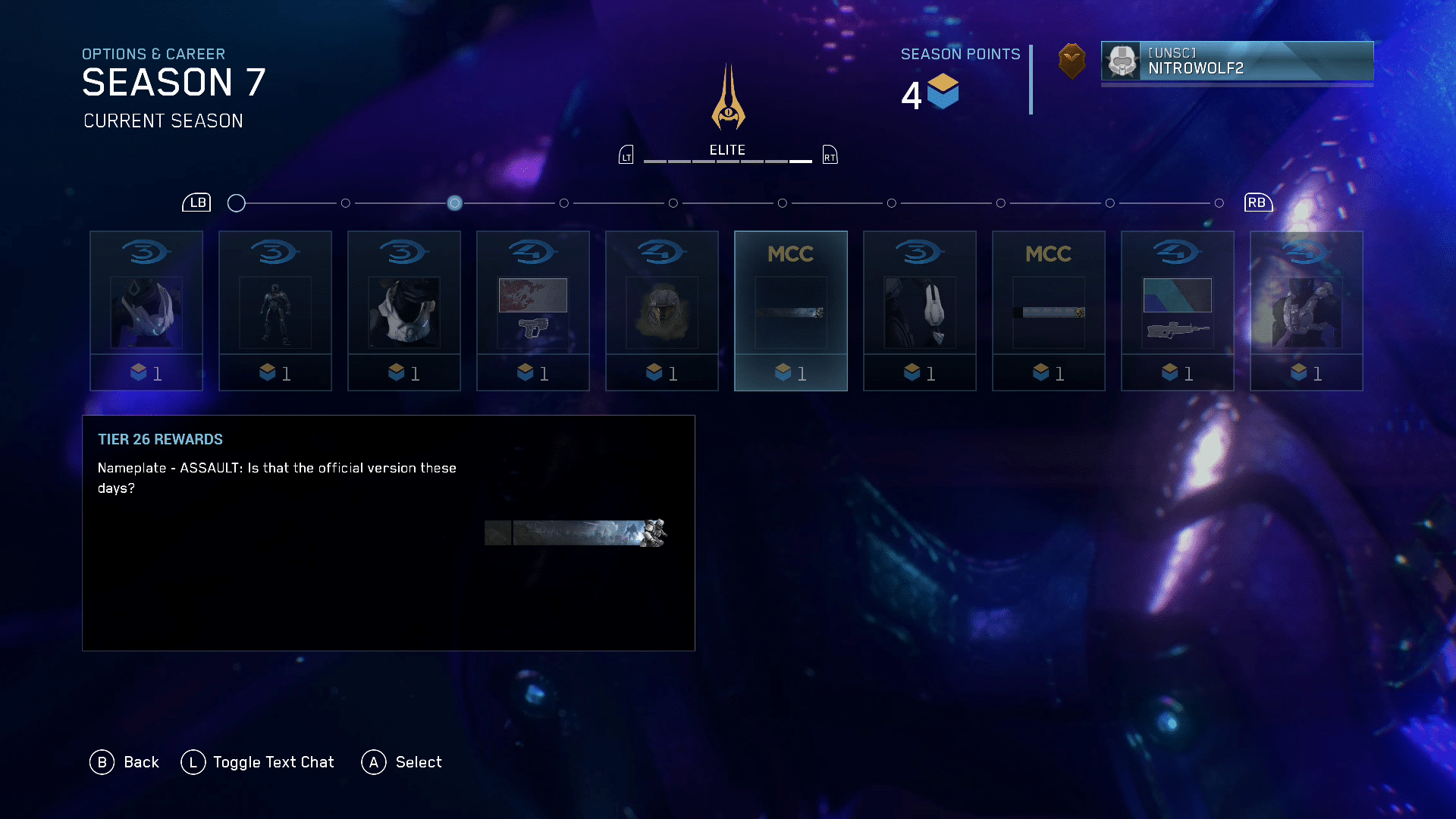The image size is (1456, 819).
Task: Open the NITROWOLF2 player nameplate
Action: [1237, 61]
